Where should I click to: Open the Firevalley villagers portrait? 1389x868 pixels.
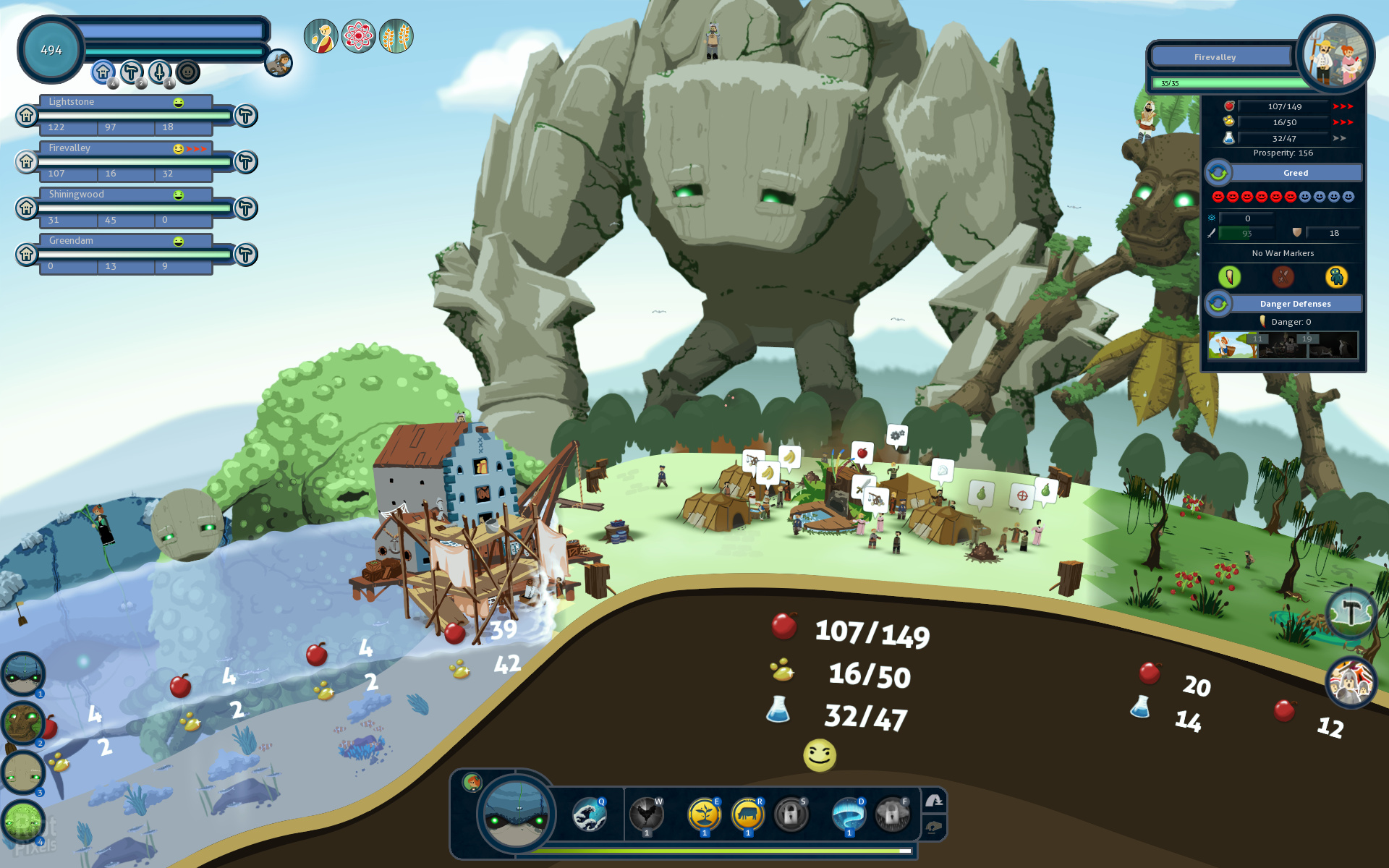pos(1335,54)
